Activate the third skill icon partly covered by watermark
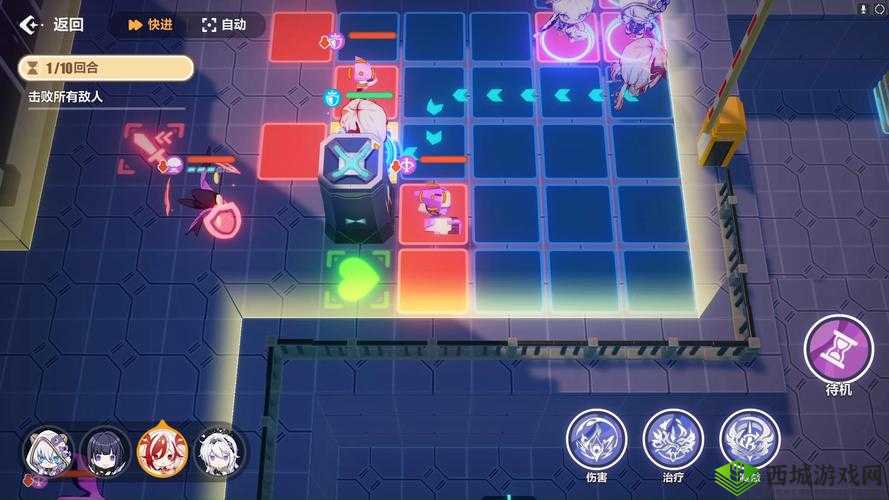The image size is (889, 500). click(749, 439)
